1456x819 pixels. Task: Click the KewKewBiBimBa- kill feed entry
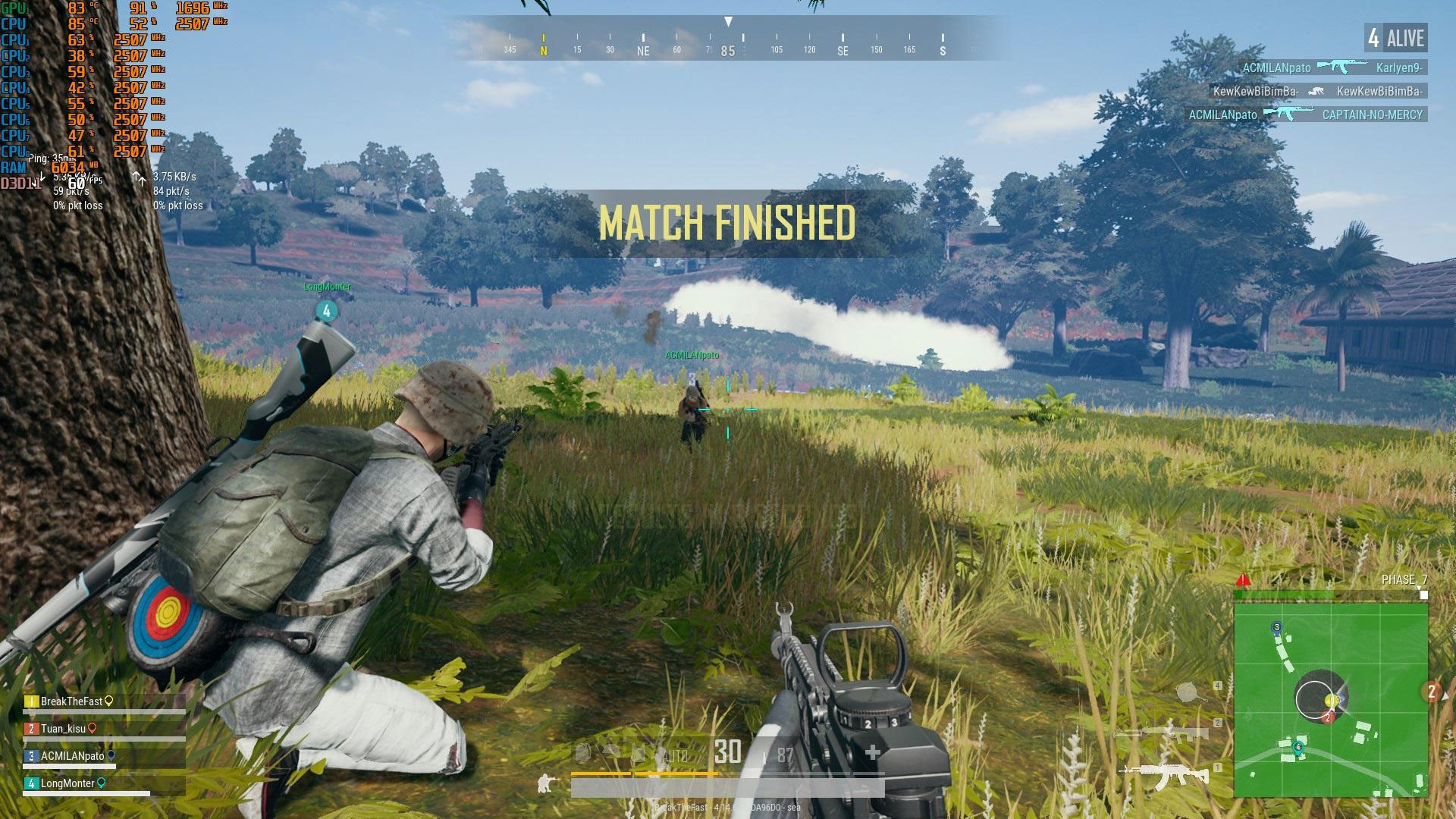point(1379,92)
